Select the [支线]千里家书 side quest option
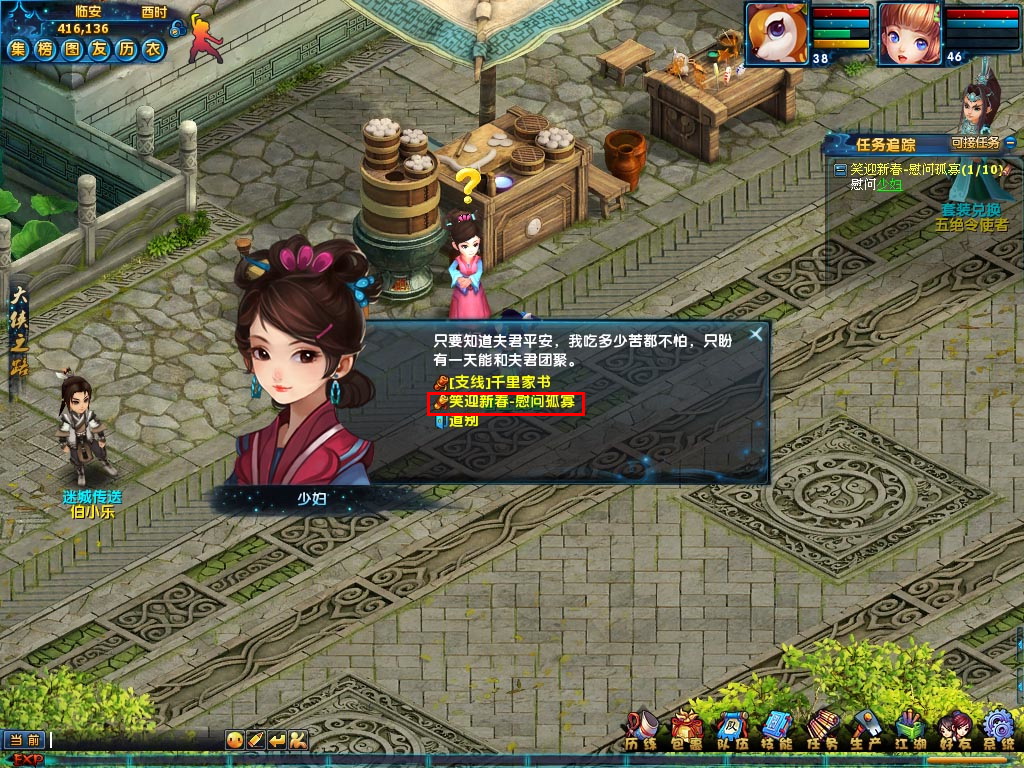The image size is (1024, 768). tap(492, 383)
